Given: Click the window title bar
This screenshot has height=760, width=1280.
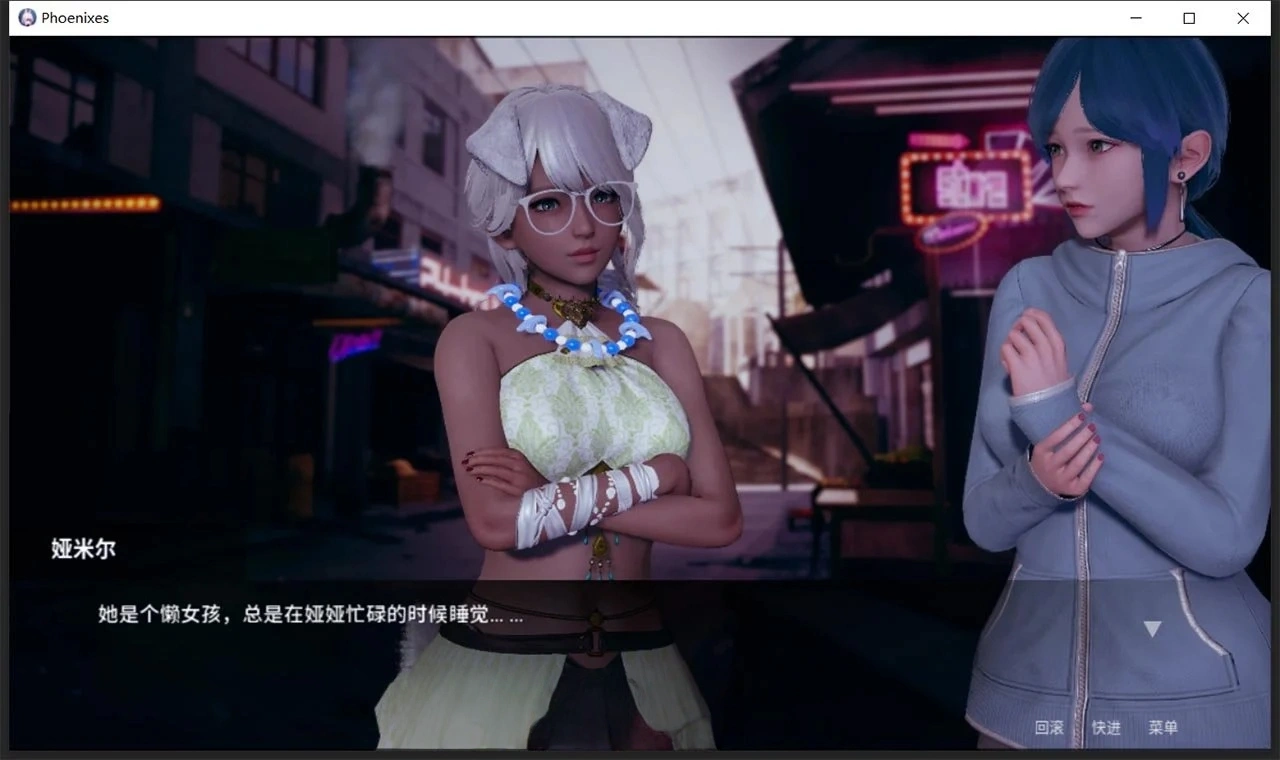Looking at the screenshot, I should pyautogui.click(x=600, y=17).
